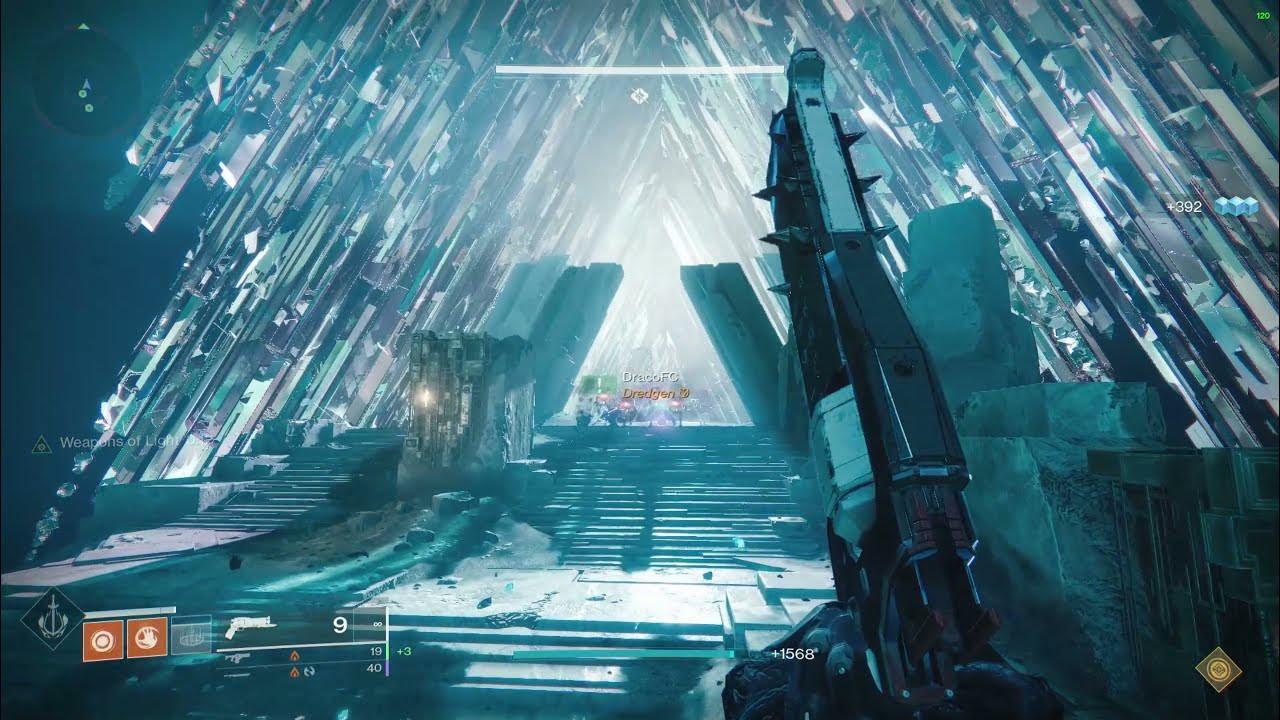Open the gold diamond Ghost icon
Screen dimensions: 1280x720
1217,667
